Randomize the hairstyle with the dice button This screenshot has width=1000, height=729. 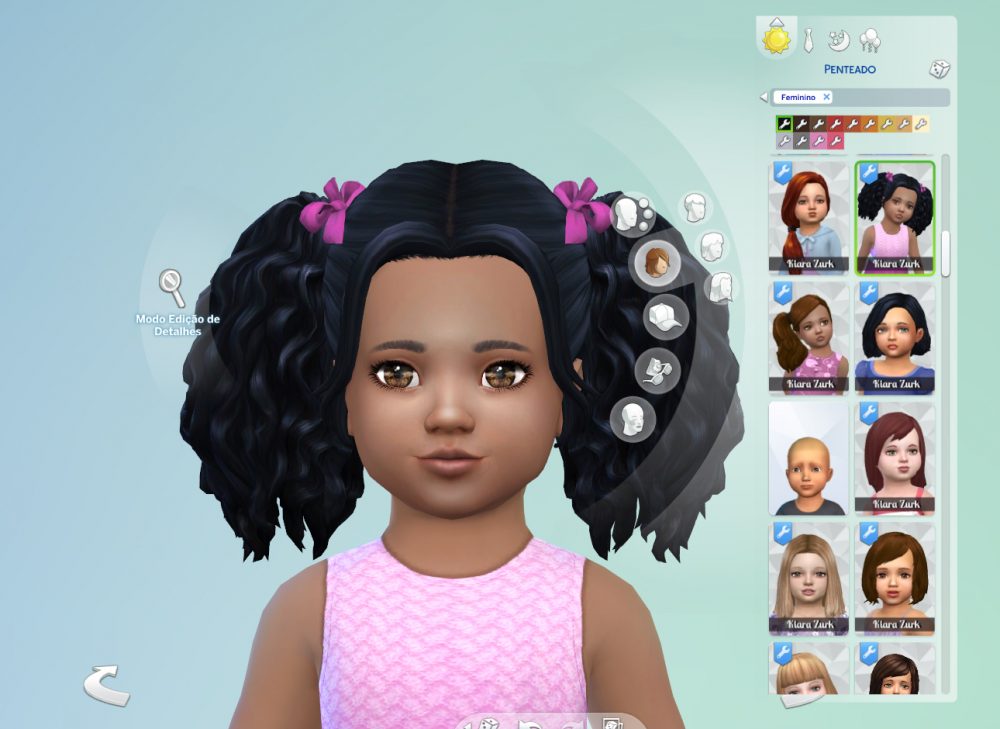click(939, 69)
